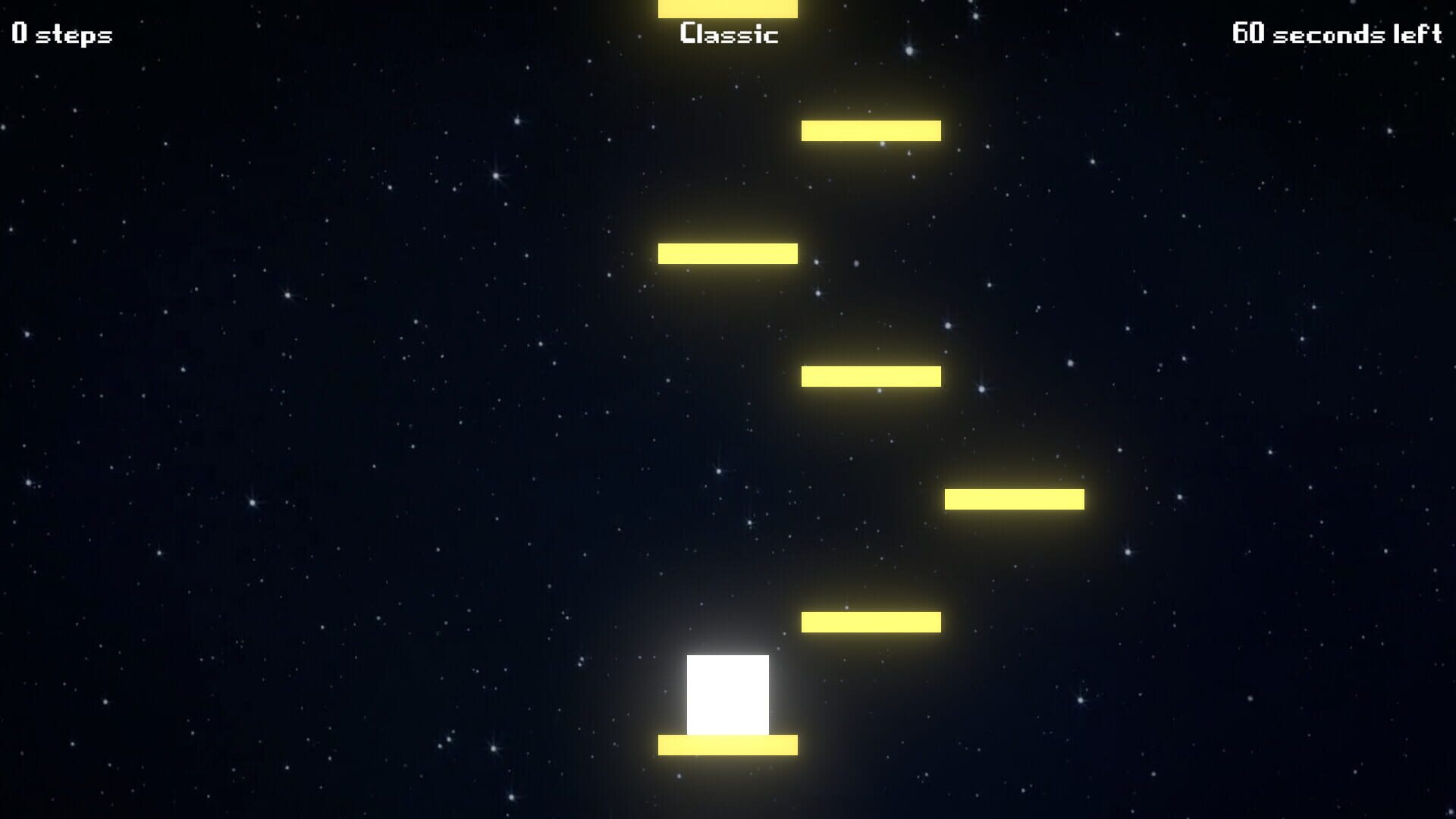Click the second platform from the top
This screenshot has height=819, width=1456.
coord(871,130)
